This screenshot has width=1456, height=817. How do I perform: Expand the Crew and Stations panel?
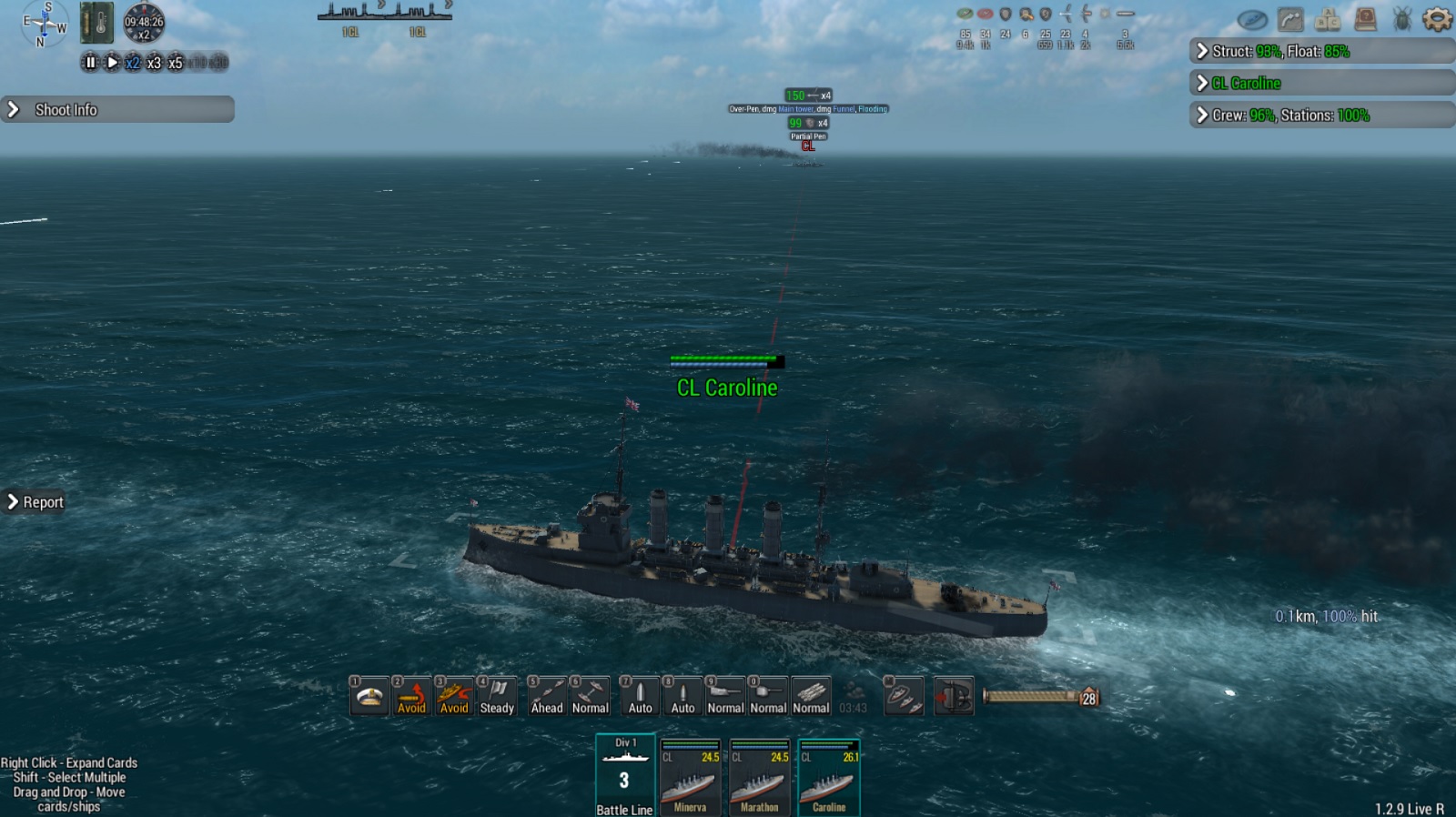tap(1321, 116)
